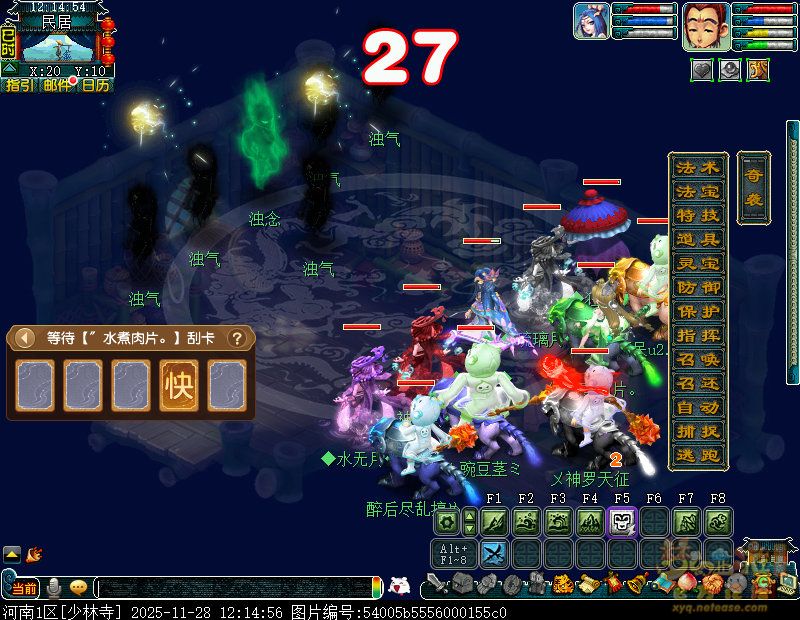Select the 防御 defend command

click(x=697, y=288)
